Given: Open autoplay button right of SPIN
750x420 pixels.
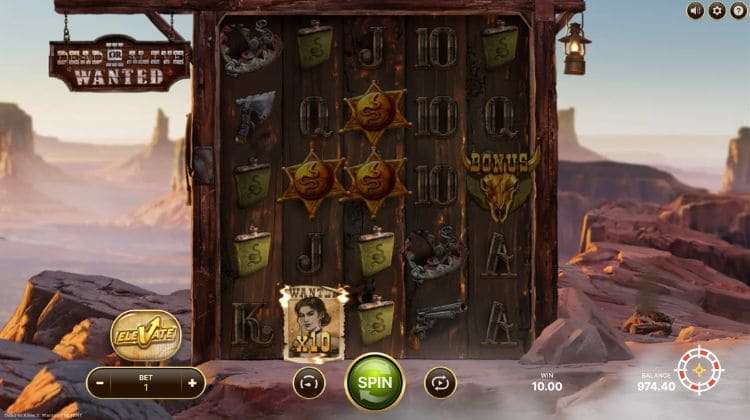Looking at the screenshot, I should 440,381.
